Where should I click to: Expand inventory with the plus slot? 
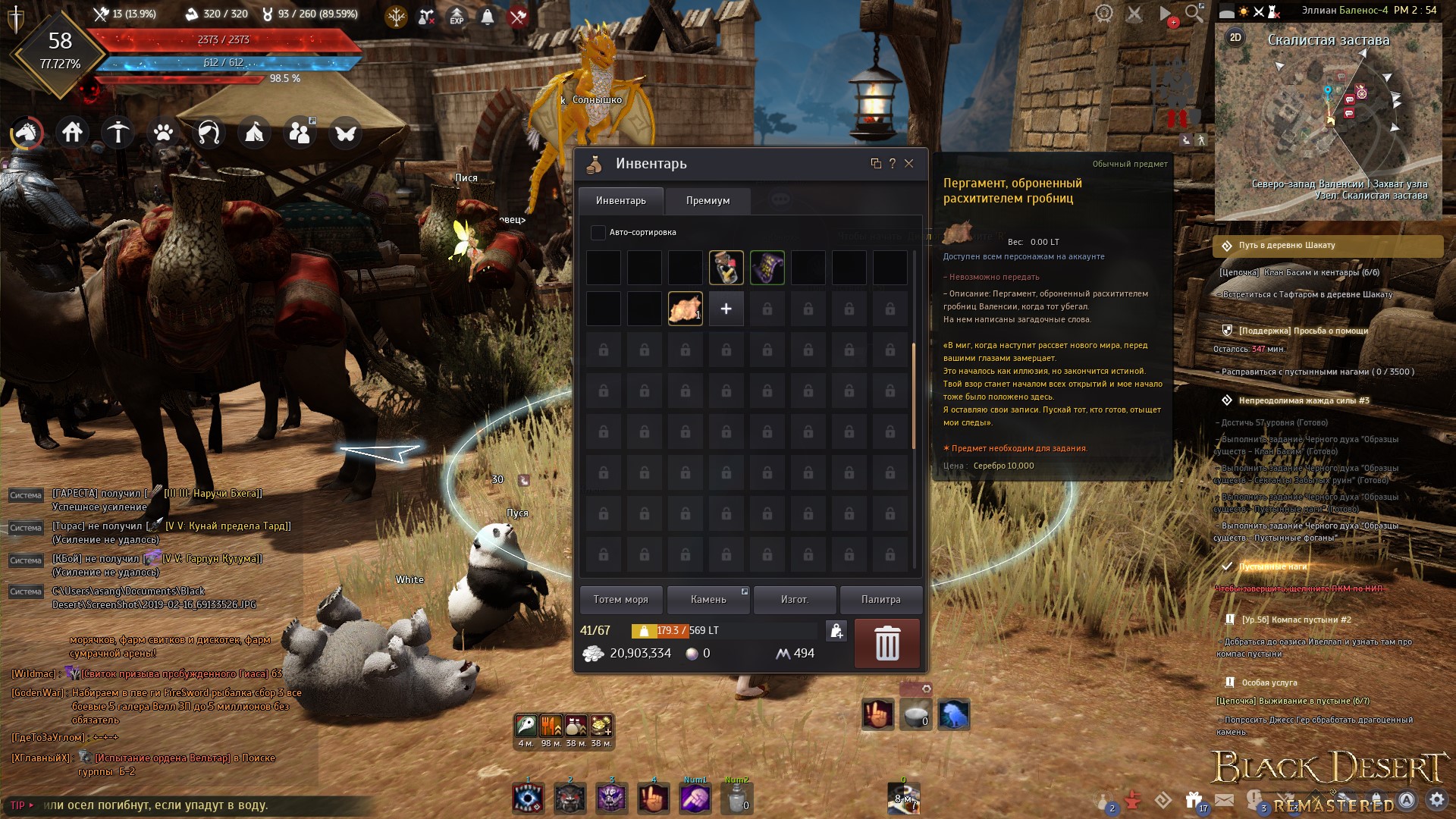[x=726, y=309]
